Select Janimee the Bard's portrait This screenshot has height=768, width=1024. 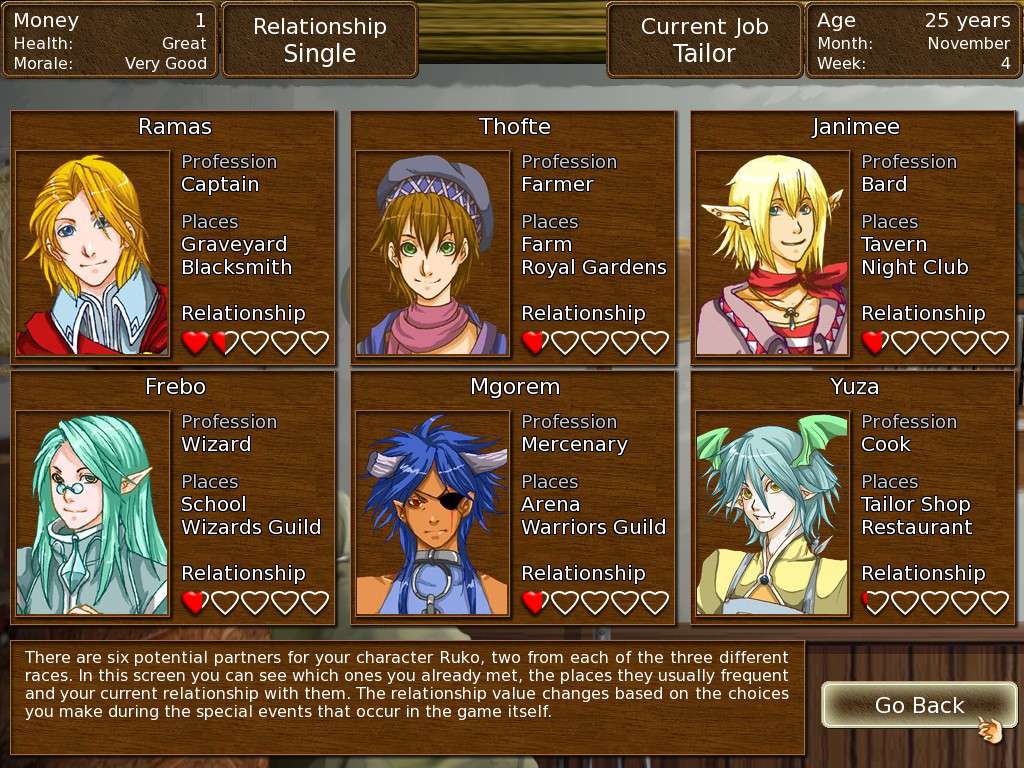773,253
